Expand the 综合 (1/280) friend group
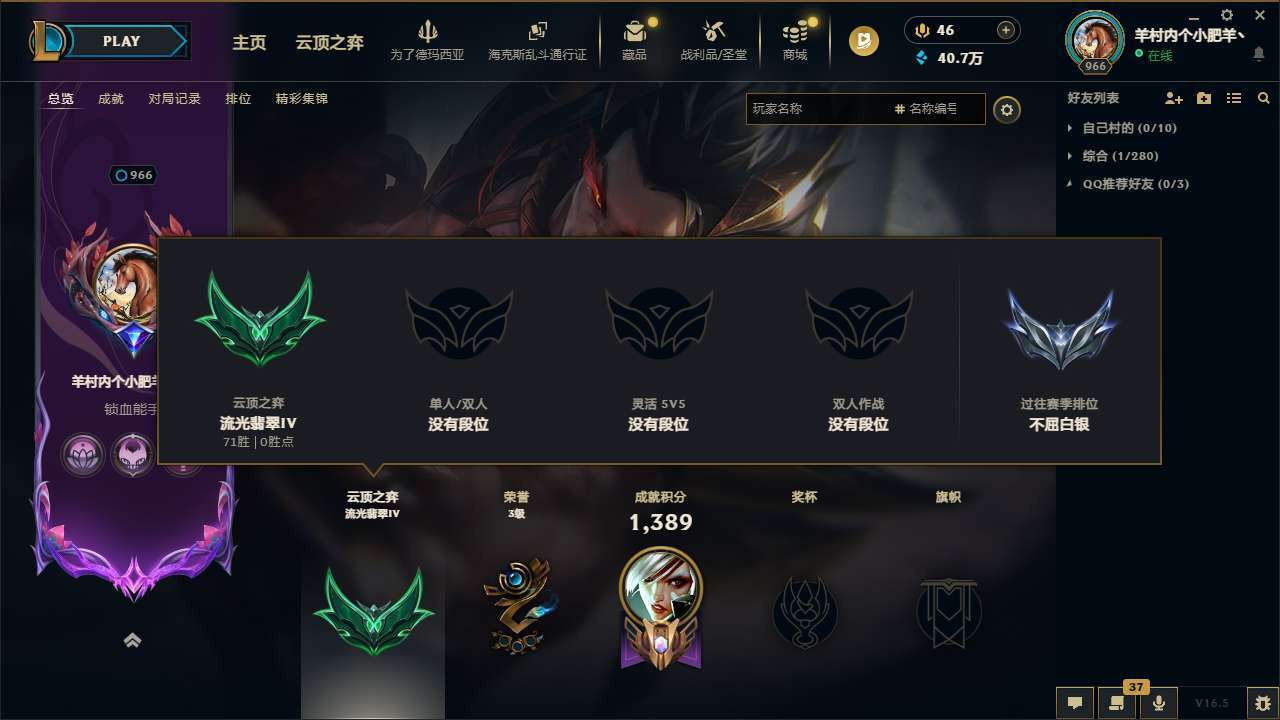Screen dimensions: 1280x720 click(1122, 156)
